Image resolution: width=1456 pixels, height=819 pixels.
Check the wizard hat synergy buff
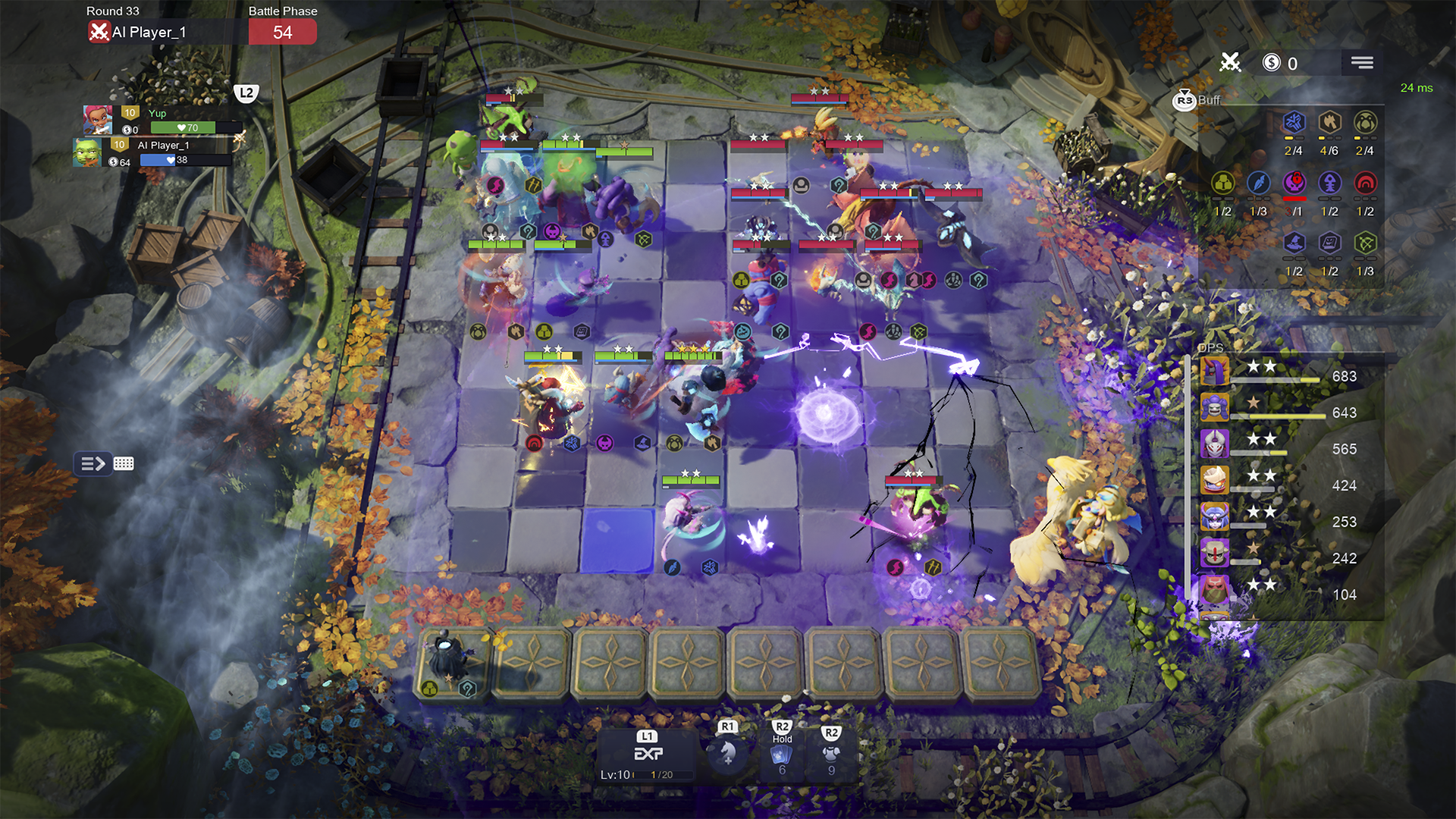coord(1294,243)
